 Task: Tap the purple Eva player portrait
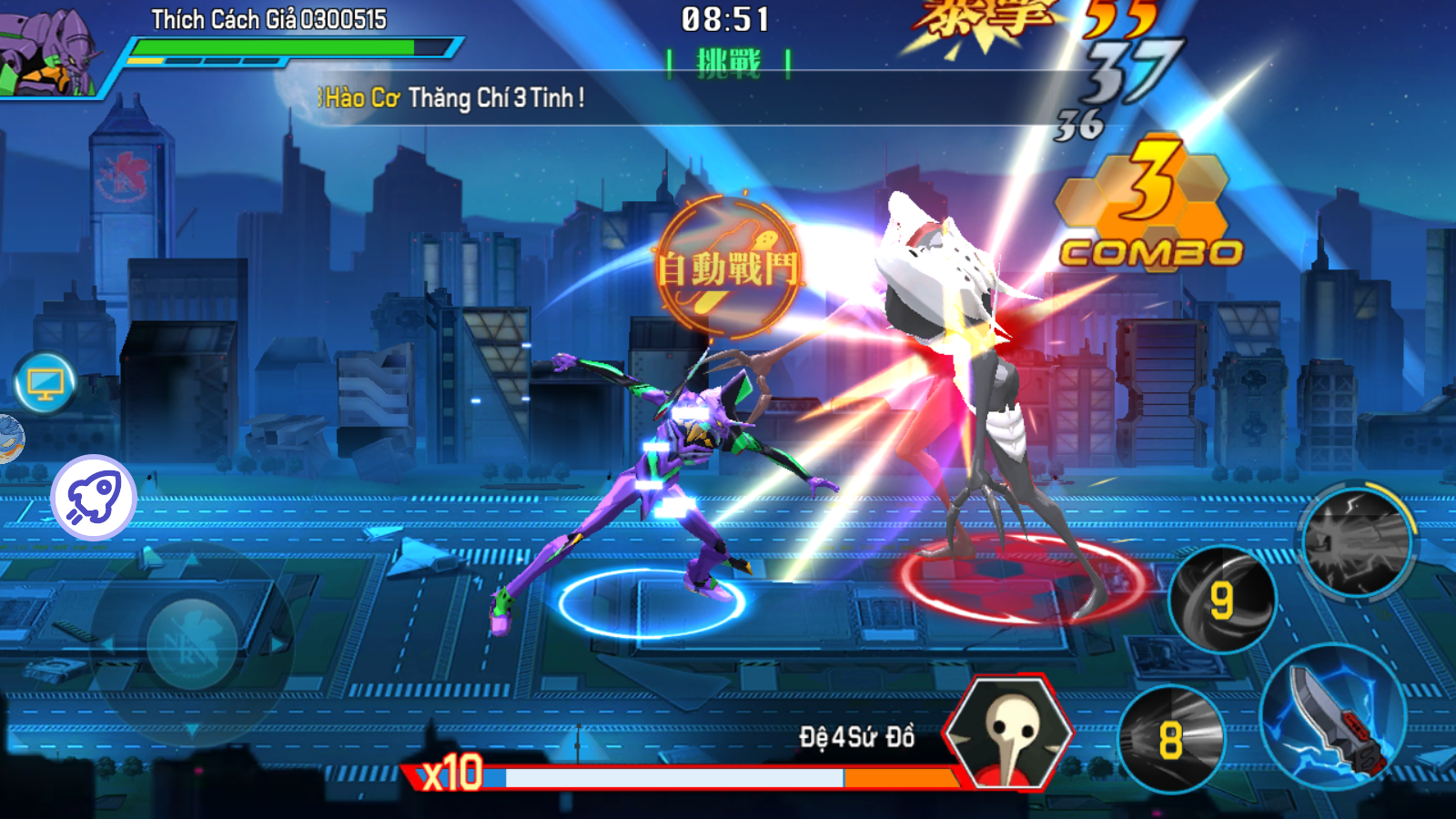click(x=50, y=50)
